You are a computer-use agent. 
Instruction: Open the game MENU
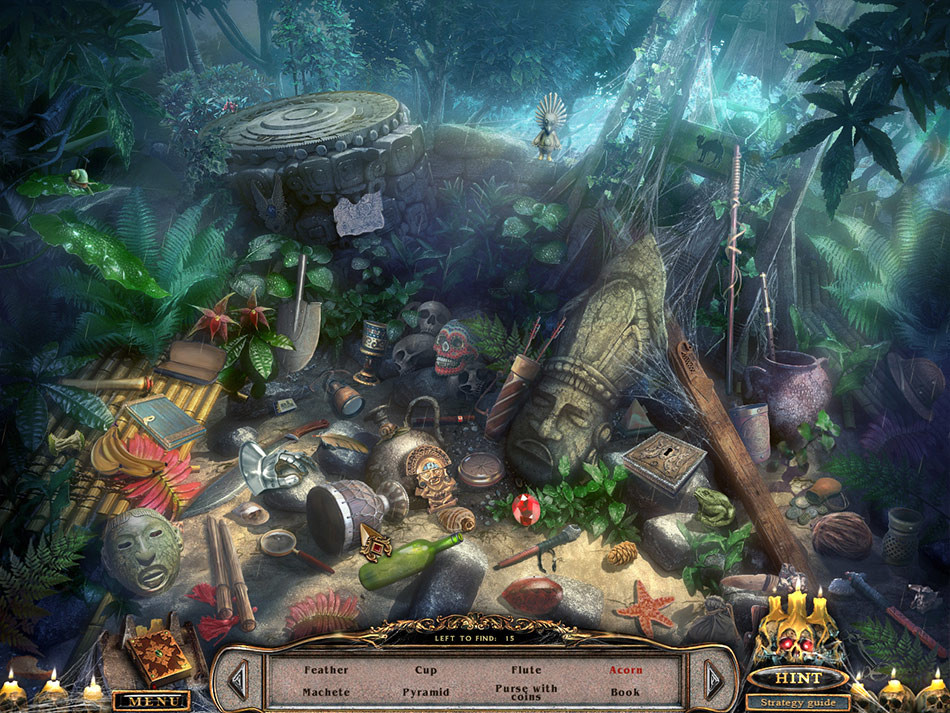tap(151, 701)
